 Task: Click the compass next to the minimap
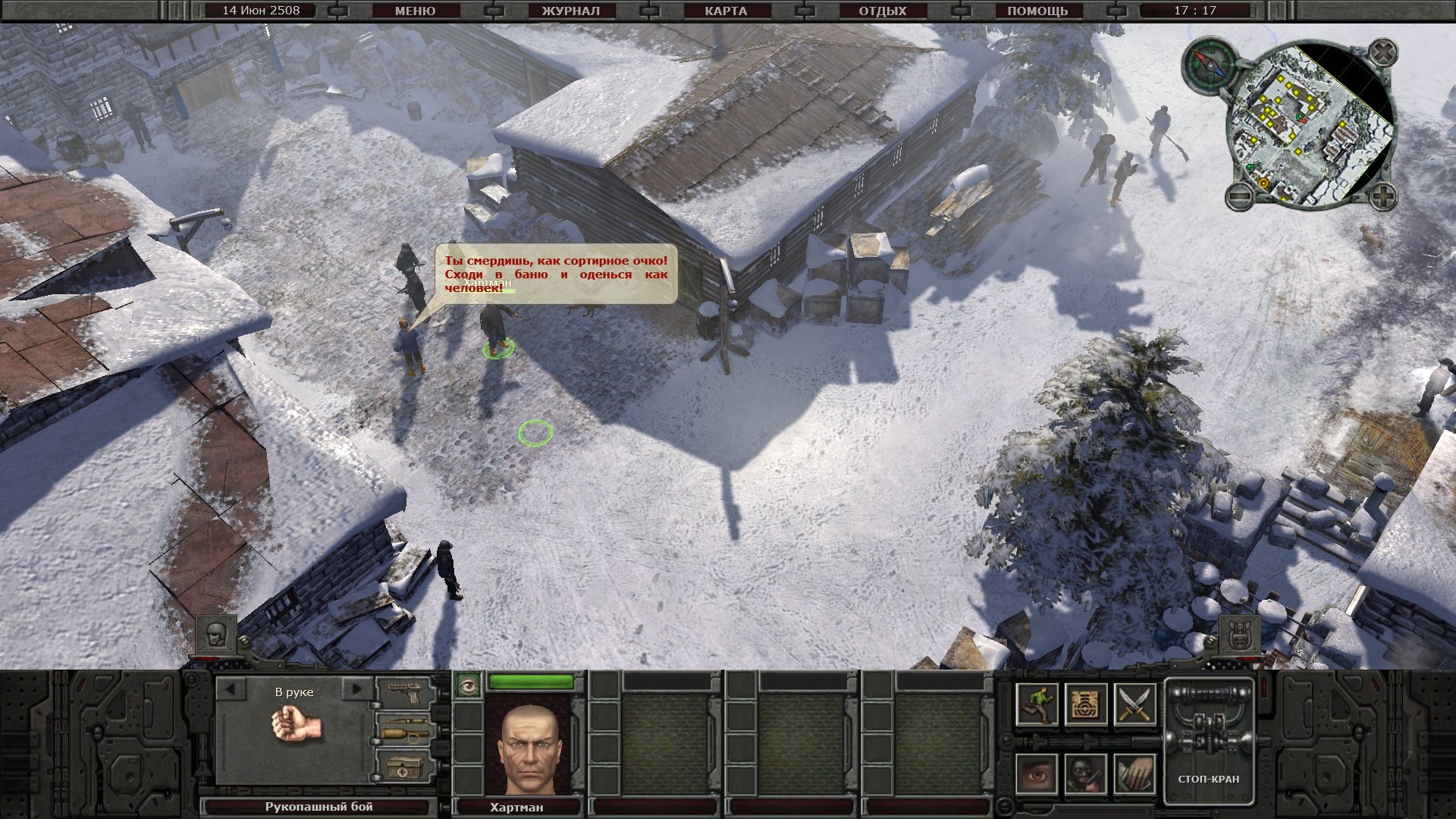pyautogui.click(x=1209, y=64)
